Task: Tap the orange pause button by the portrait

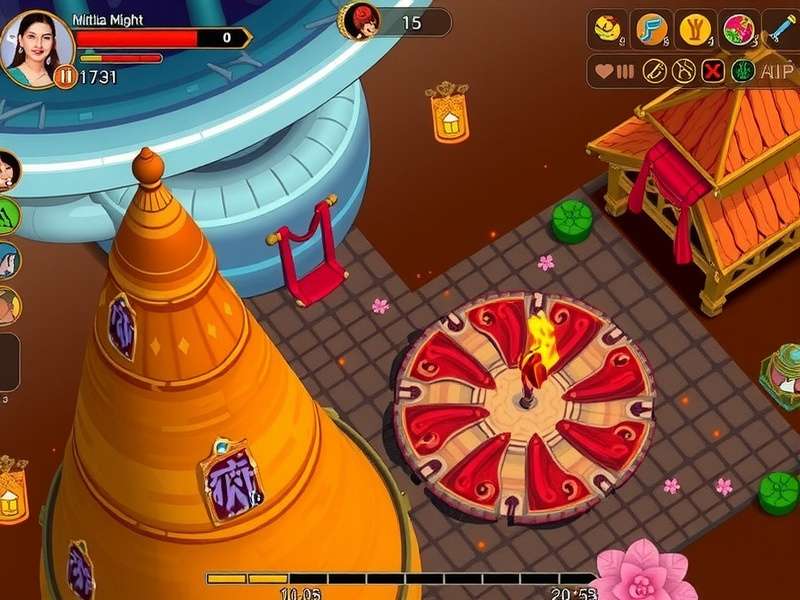Action: pos(66,76)
